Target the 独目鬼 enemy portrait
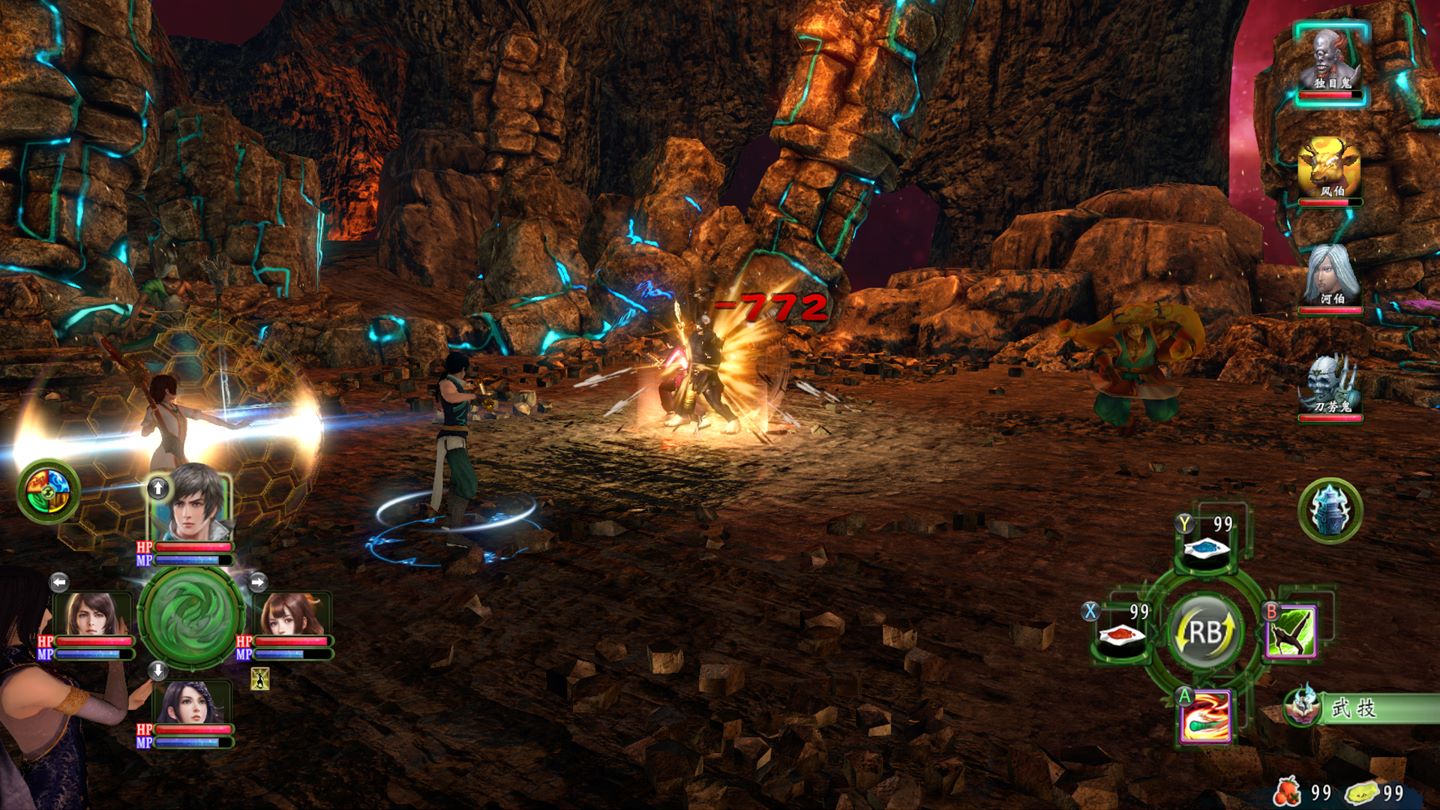The image size is (1440, 810). 1330,60
